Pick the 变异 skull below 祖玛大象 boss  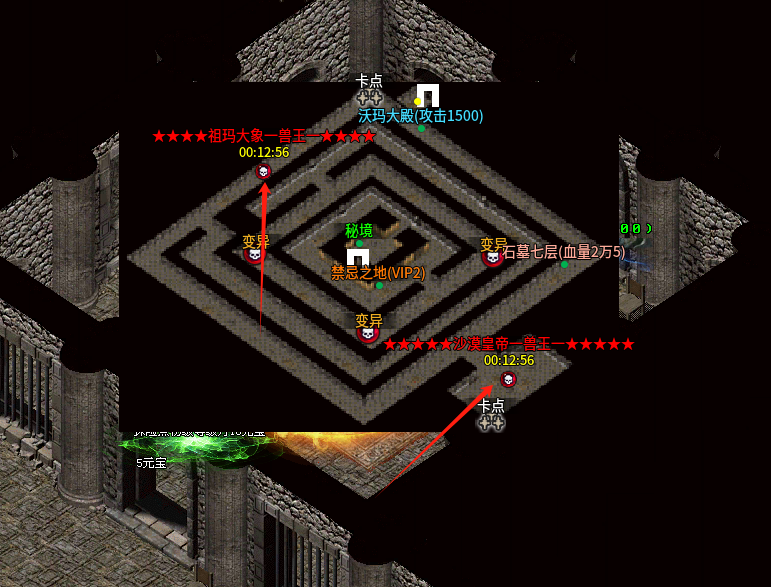[x=254, y=254]
